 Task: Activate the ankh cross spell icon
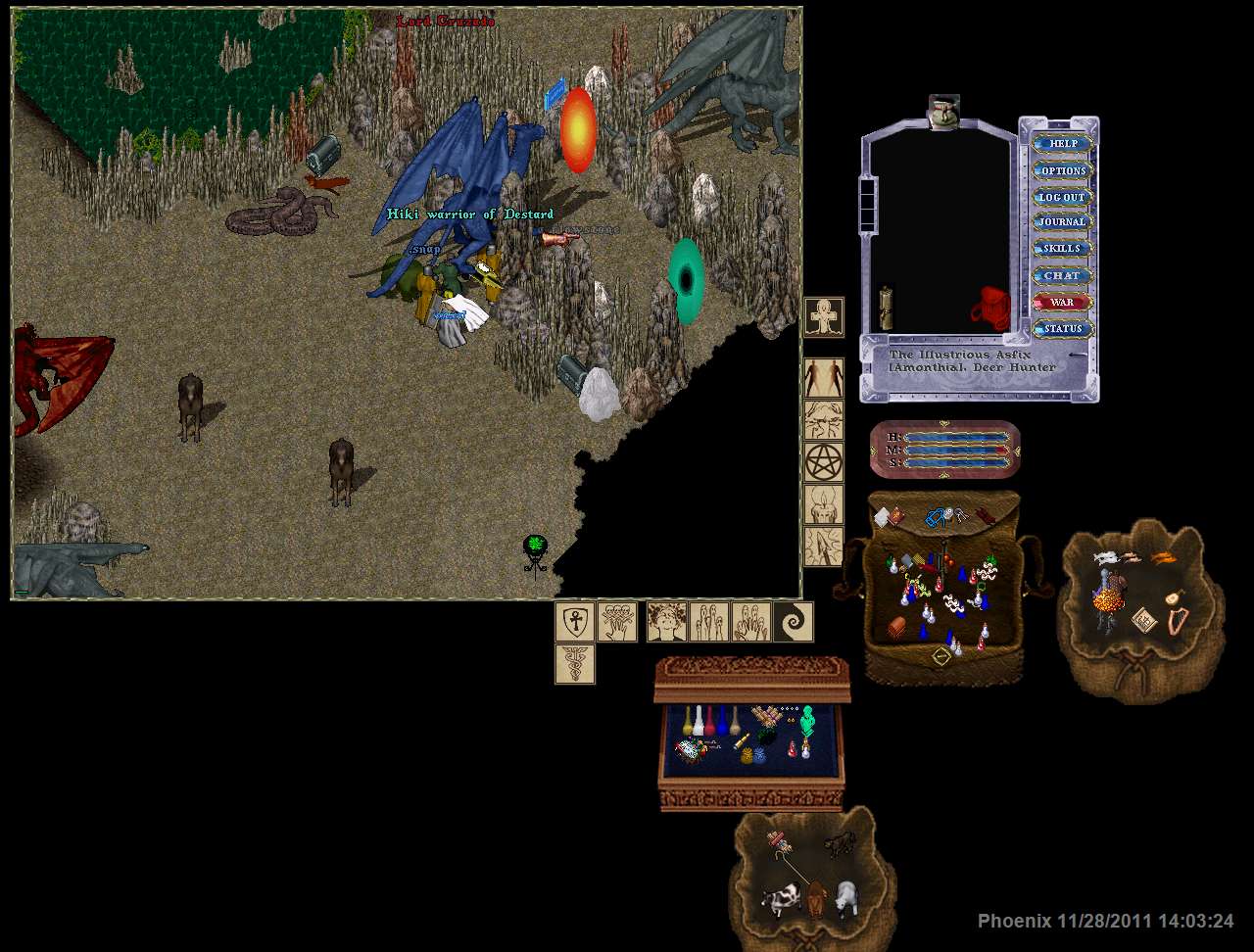pyautogui.click(x=824, y=318)
